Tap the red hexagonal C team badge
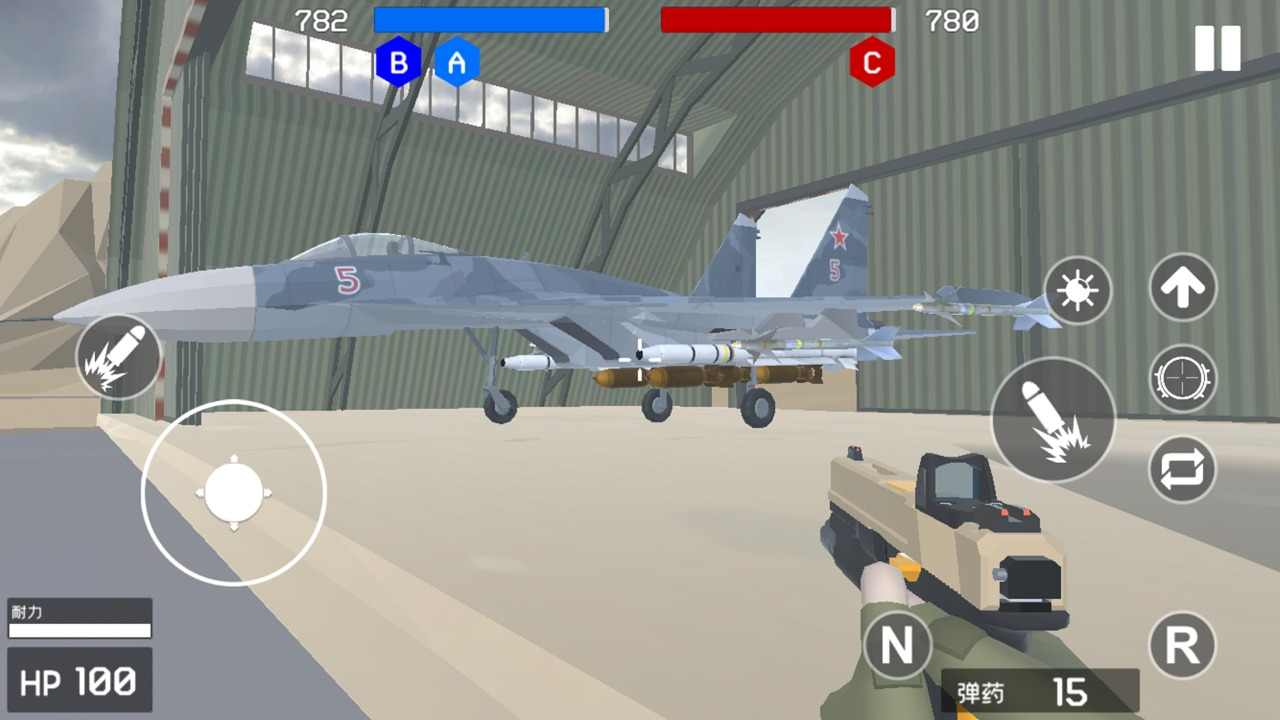This screenshot has width=1280, height=720. [872, 62]
